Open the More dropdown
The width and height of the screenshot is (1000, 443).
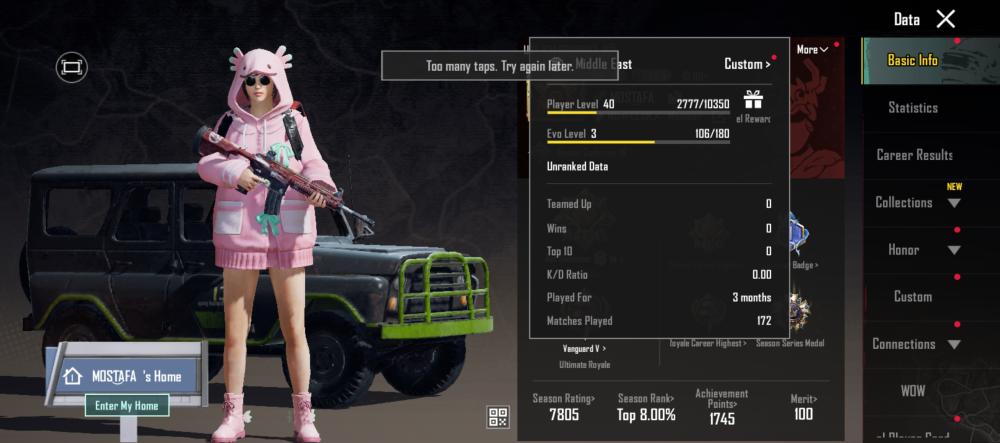pyautogui.click(x=812, y=50)
